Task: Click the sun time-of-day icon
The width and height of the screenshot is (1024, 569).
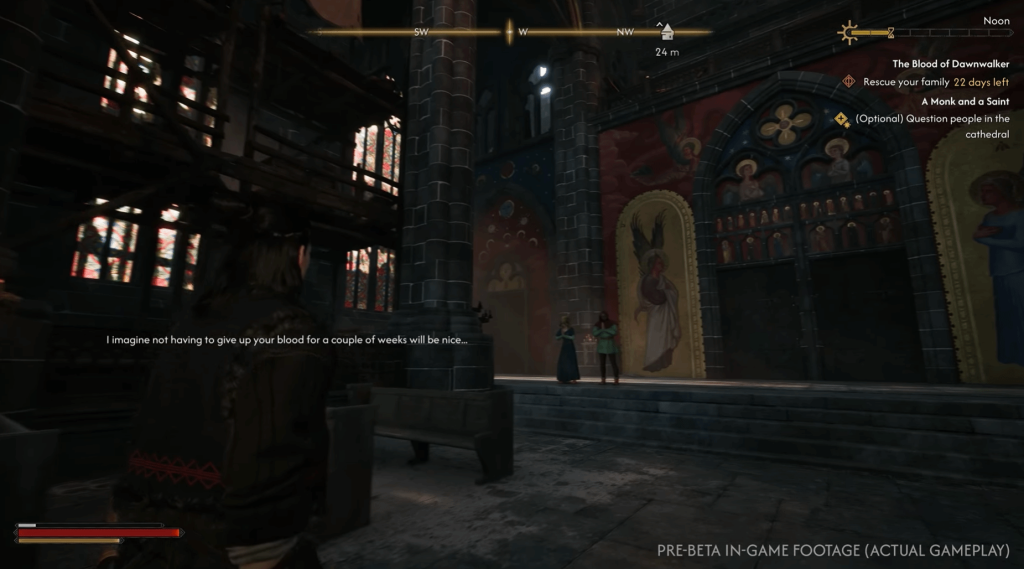Action: point(850,33)
